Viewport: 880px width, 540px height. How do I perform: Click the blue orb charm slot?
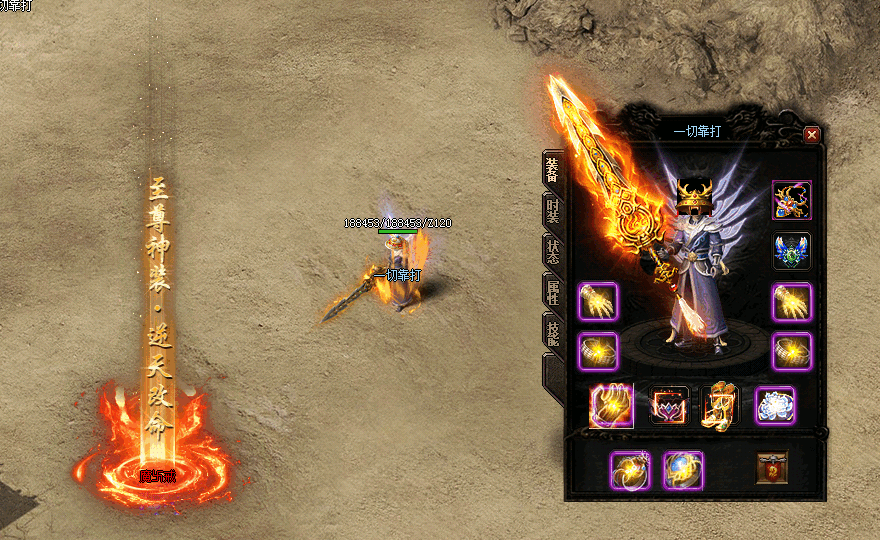[x=683, y=470]
